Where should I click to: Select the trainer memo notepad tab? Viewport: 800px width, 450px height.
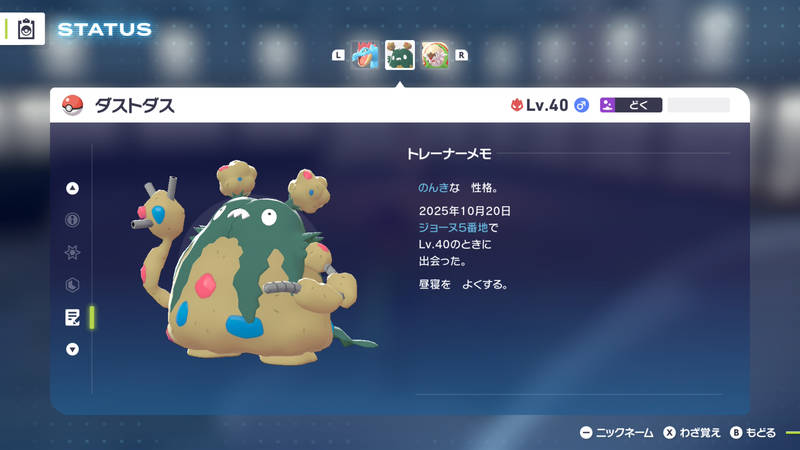tap(72, 317)
